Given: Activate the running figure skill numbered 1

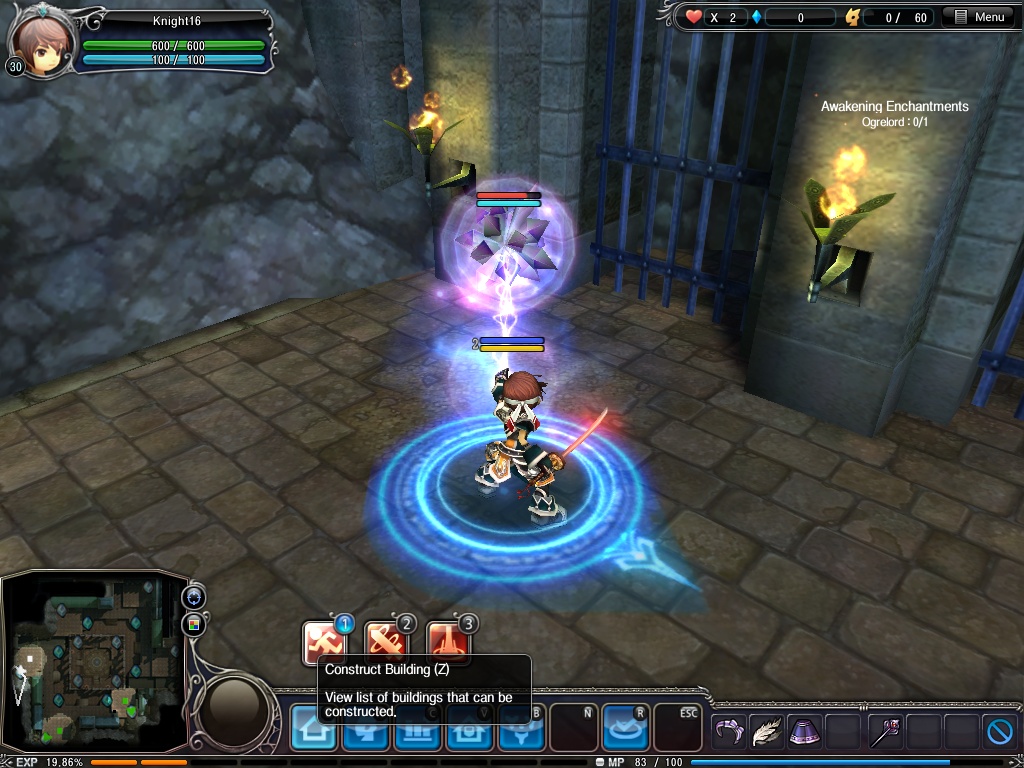Looking at the screenshot, I should pyautogui.click(x=325, y=641).
